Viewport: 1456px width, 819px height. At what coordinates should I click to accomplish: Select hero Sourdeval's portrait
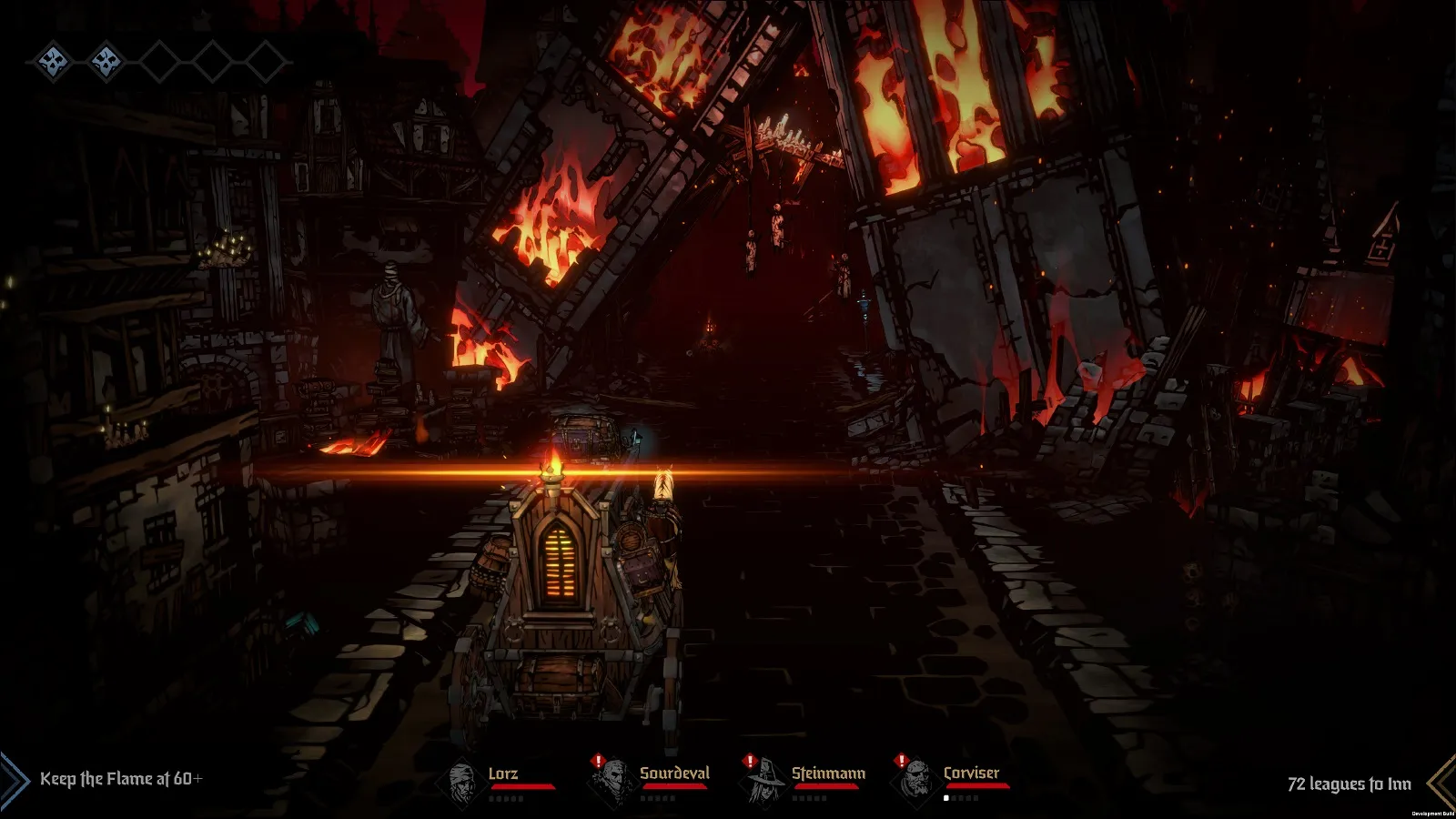tap(612, 781)
